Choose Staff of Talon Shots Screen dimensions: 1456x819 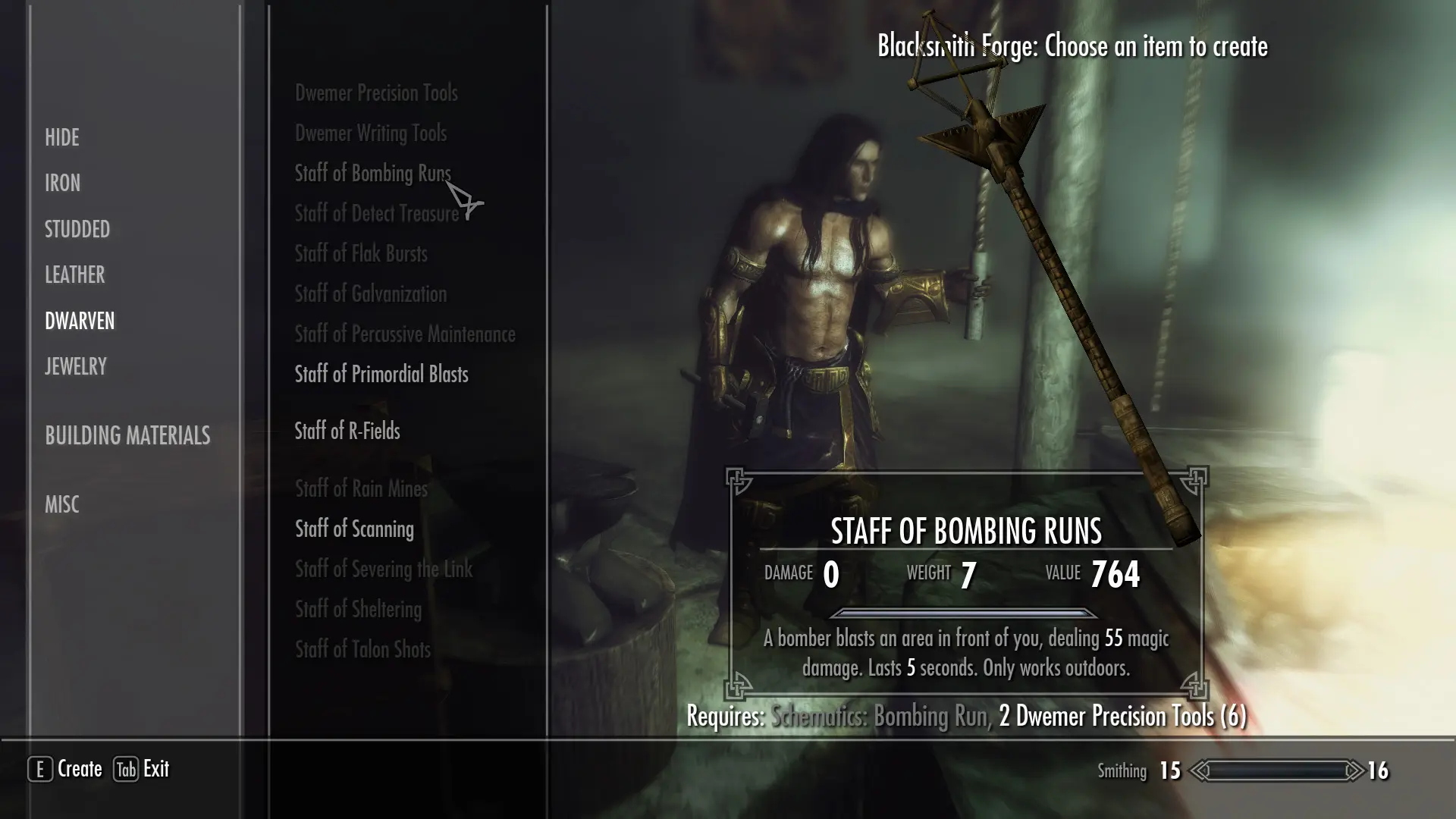coord(362,650)
